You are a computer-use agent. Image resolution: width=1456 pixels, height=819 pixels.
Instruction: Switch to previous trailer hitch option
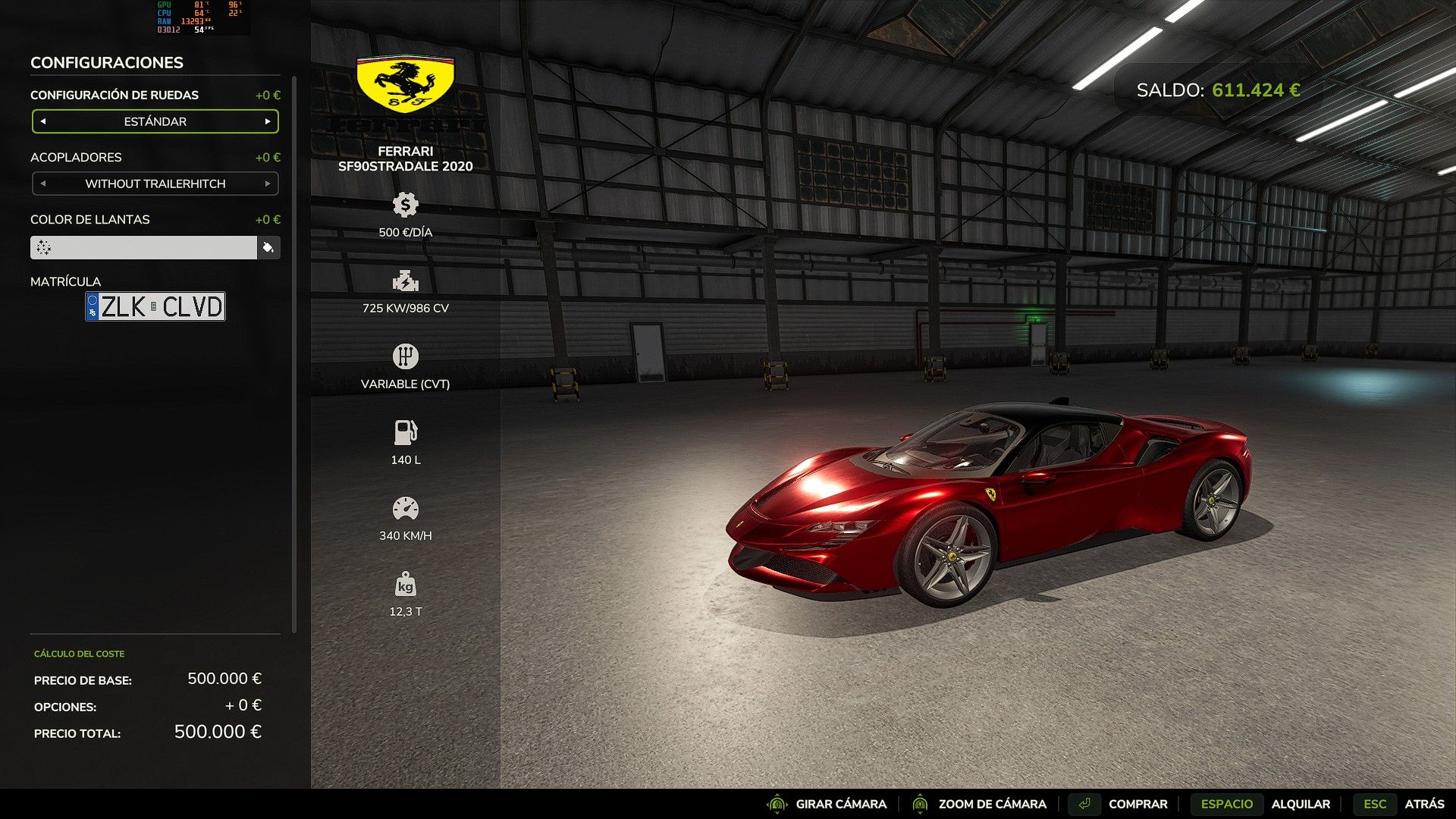43,184
